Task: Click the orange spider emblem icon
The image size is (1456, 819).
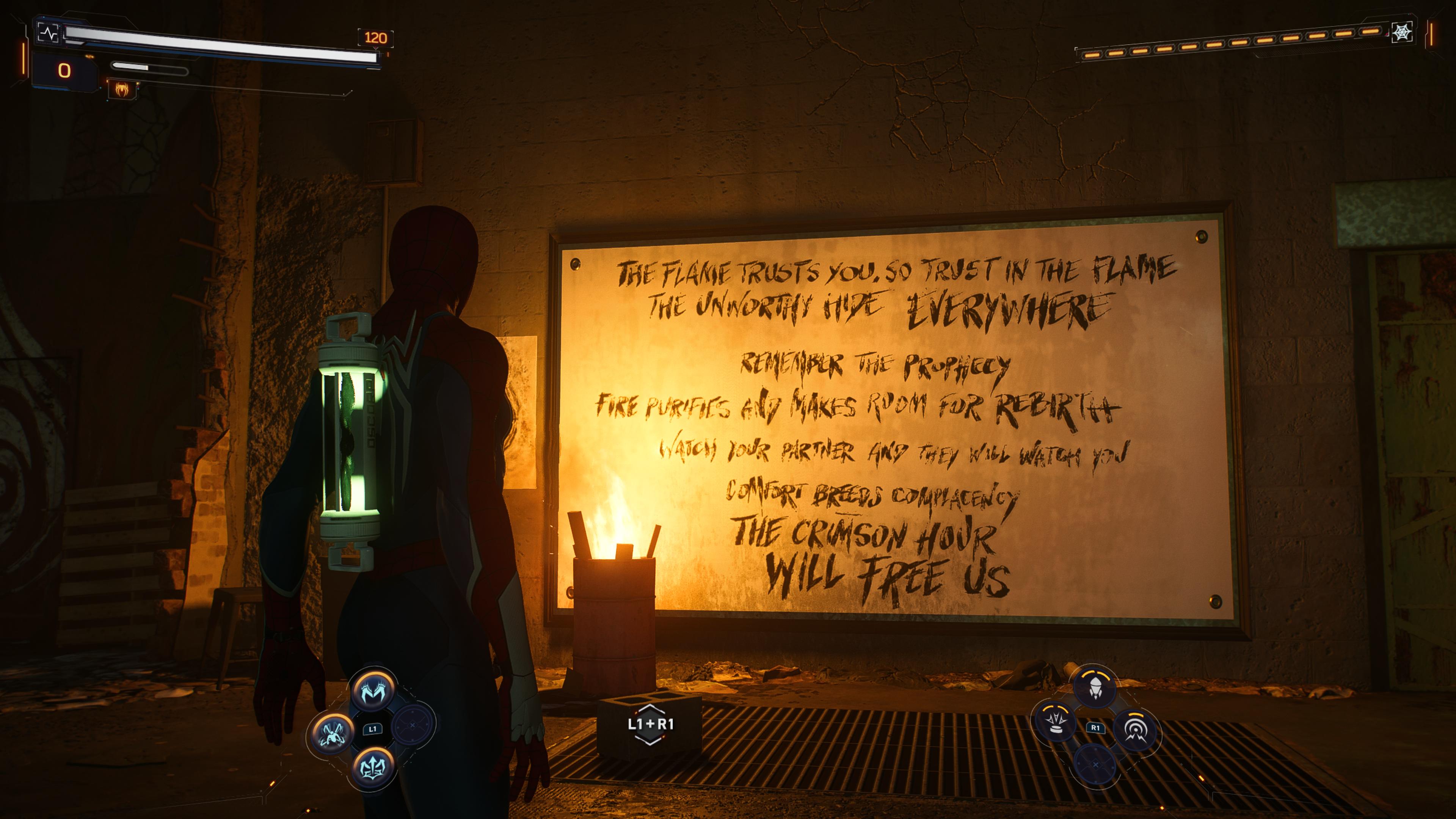Action: click(122, 89)
